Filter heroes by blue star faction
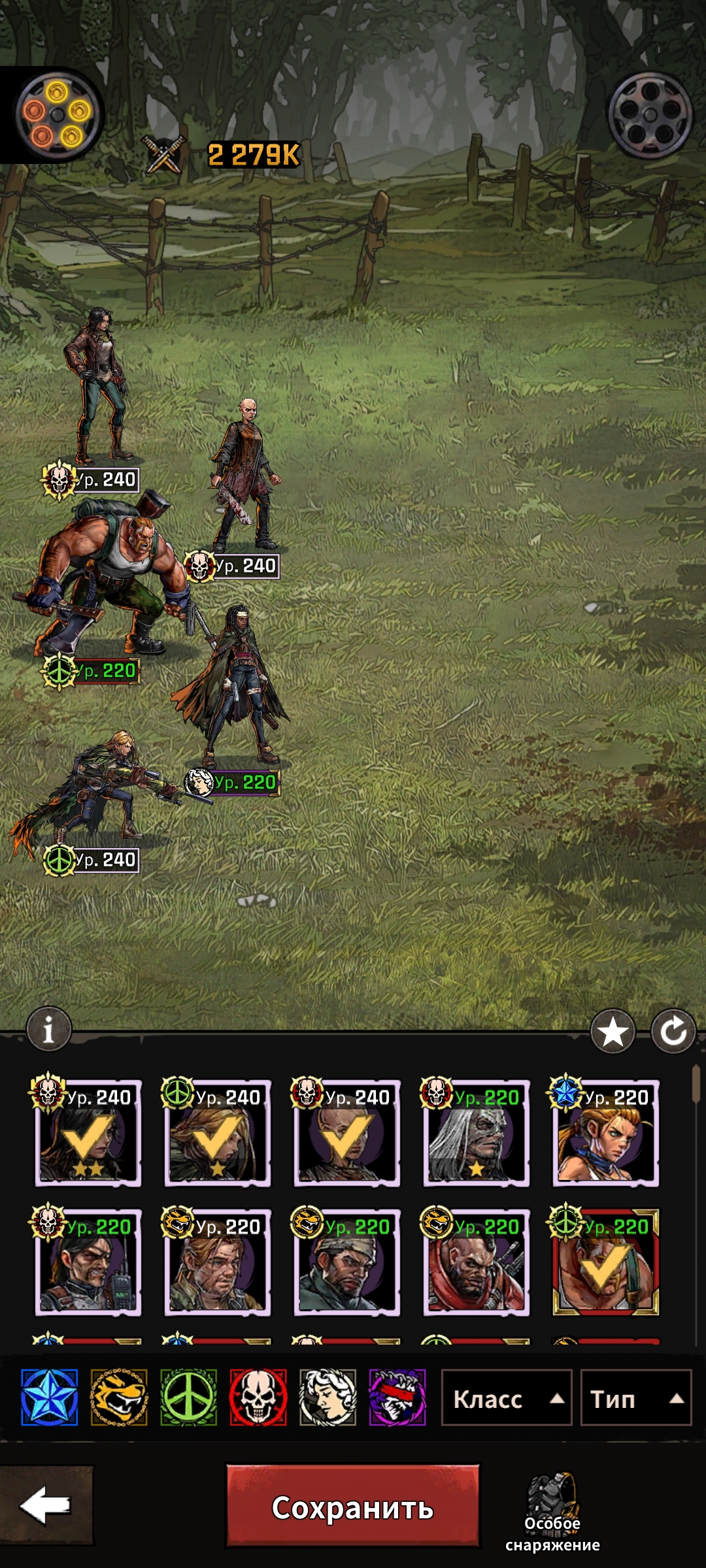Screen dimensions: 706x1568 [50, 1397]
